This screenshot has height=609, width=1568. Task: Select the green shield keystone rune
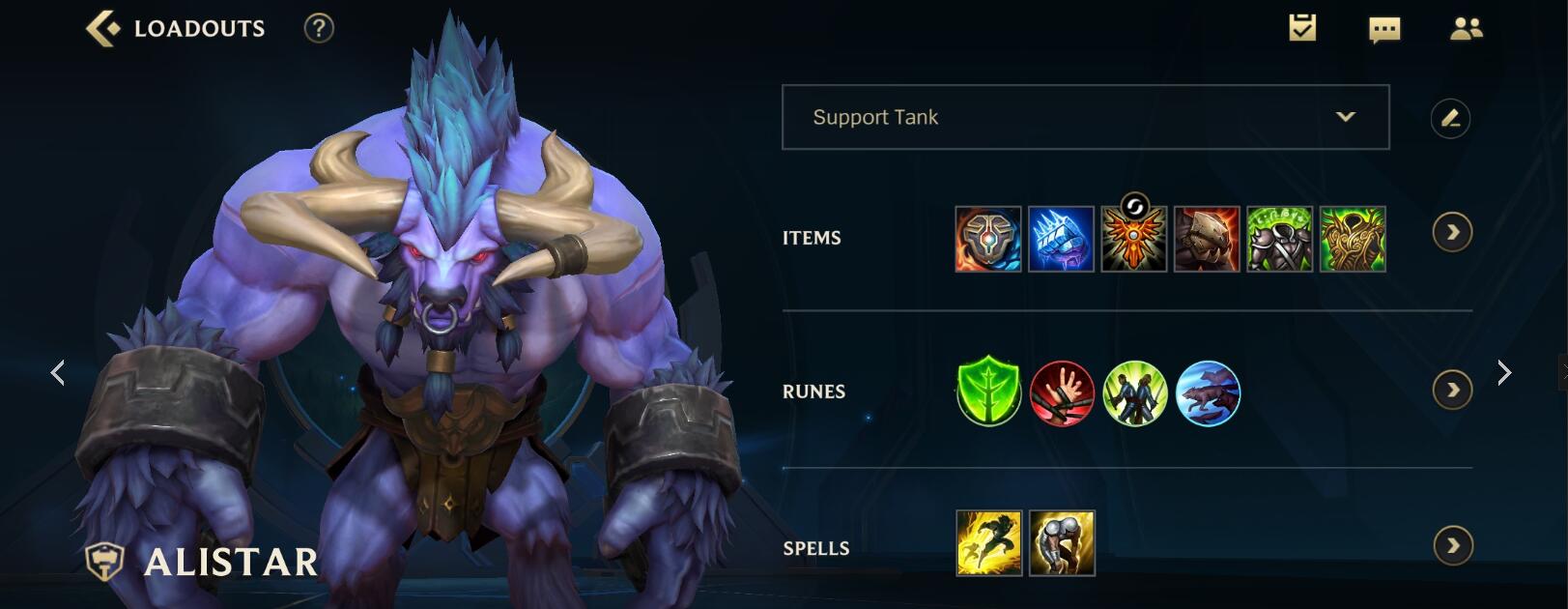click(989, 393)
